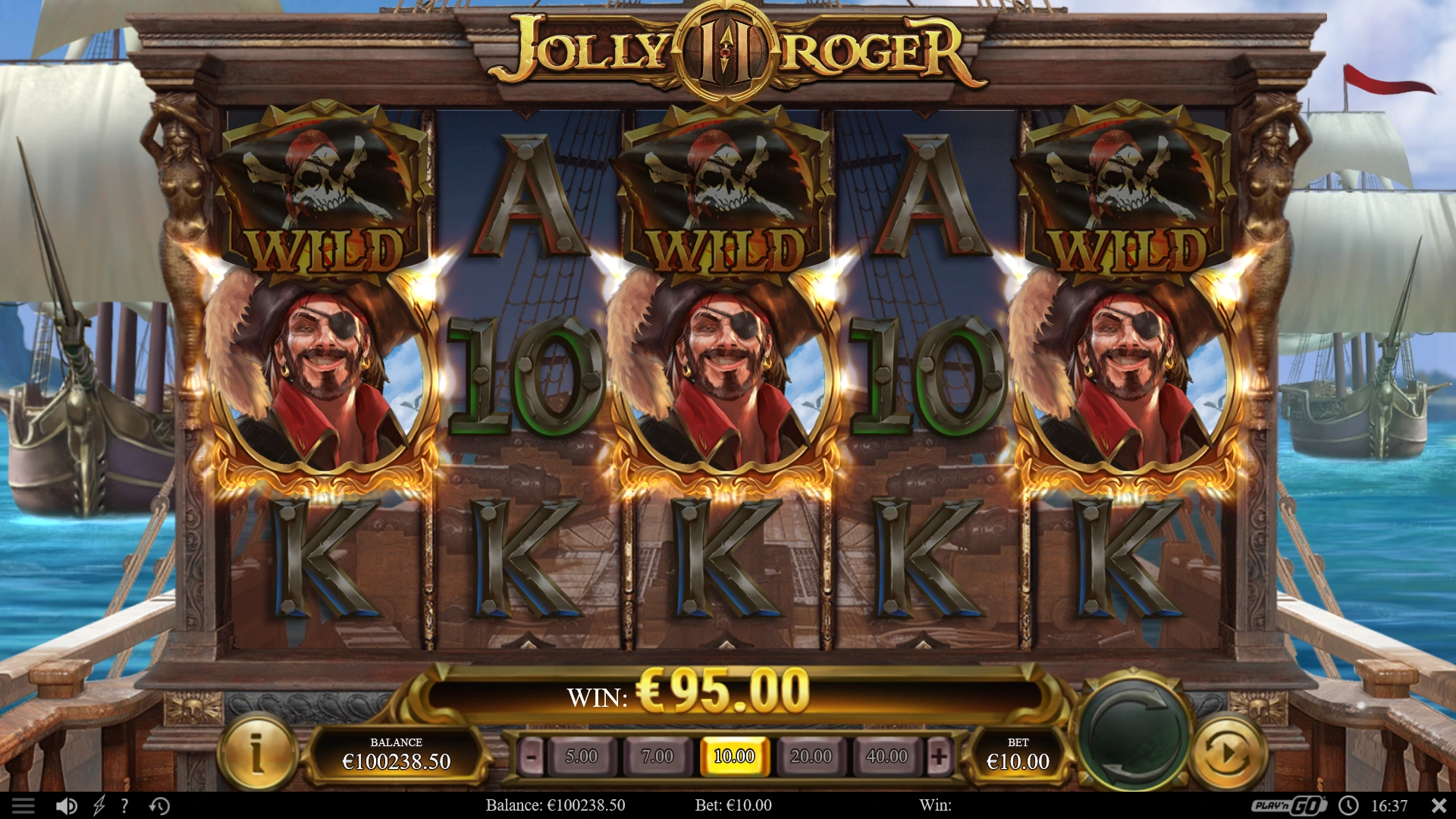Image resolution: width=1456 pixels, height=819 pixels.
Task: Click the WIN €95.00 banner
Action: point(728,691)
